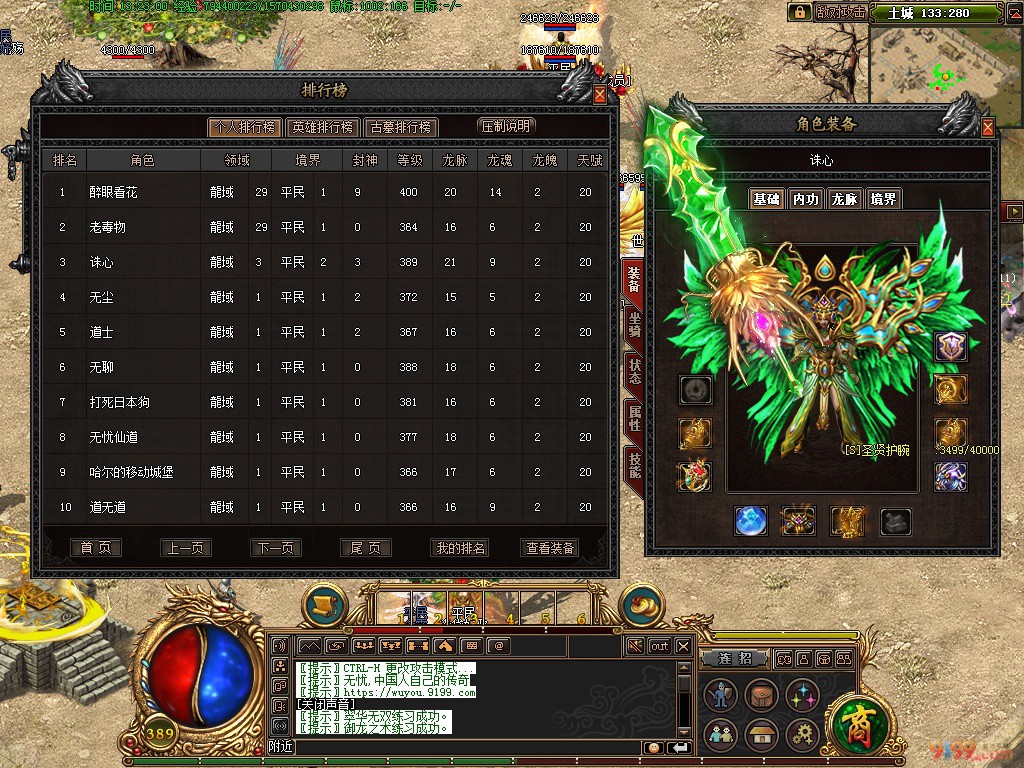Viewport: 1024px width, 768px height.
Task: Select the shield emblem equipment slot
Action: tap(950, 347)
